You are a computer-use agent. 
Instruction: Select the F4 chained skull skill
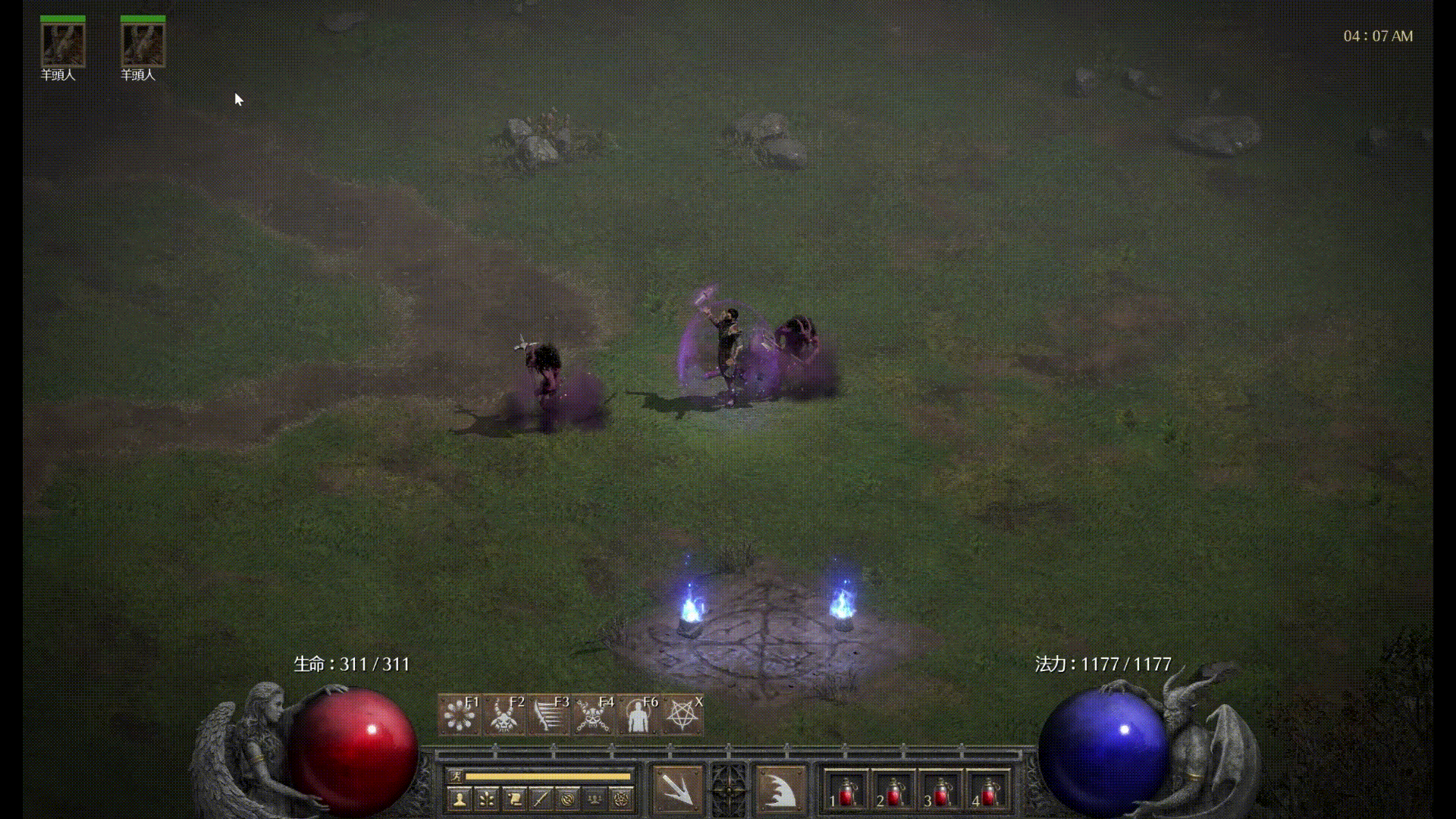pos(593,714)
